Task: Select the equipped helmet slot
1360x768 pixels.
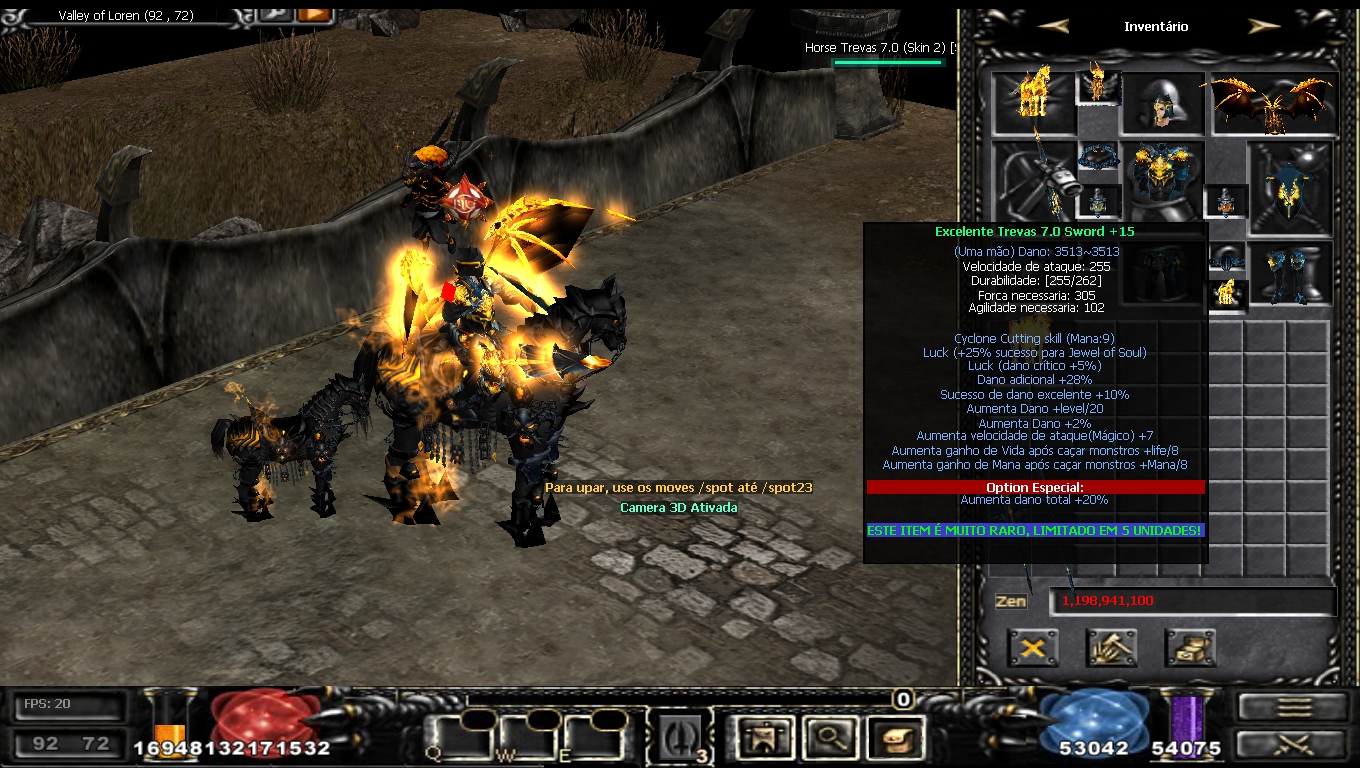Action: click(x=1163, y=104)
